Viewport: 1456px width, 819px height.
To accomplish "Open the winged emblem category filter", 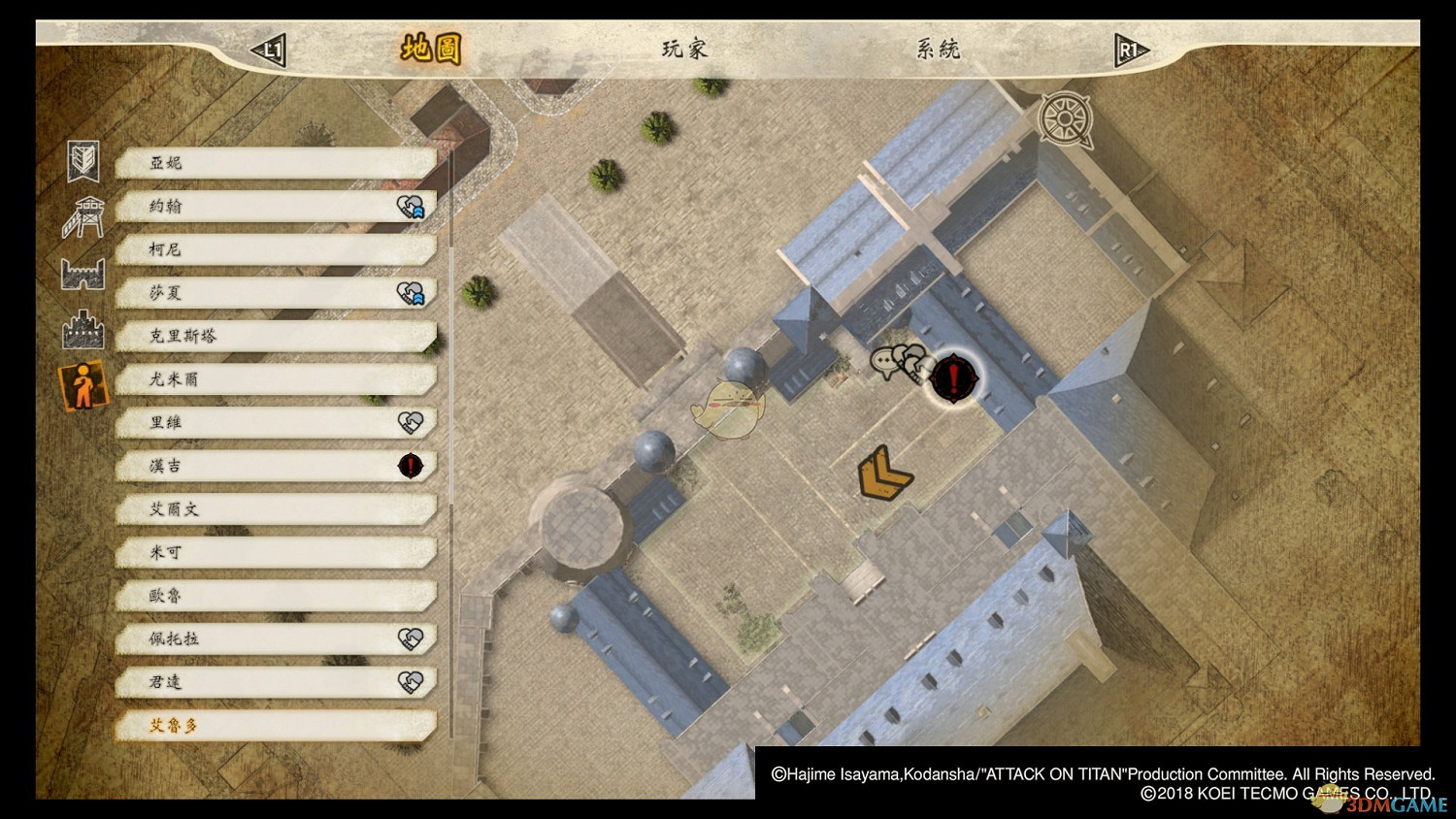I will click(83, 161).
